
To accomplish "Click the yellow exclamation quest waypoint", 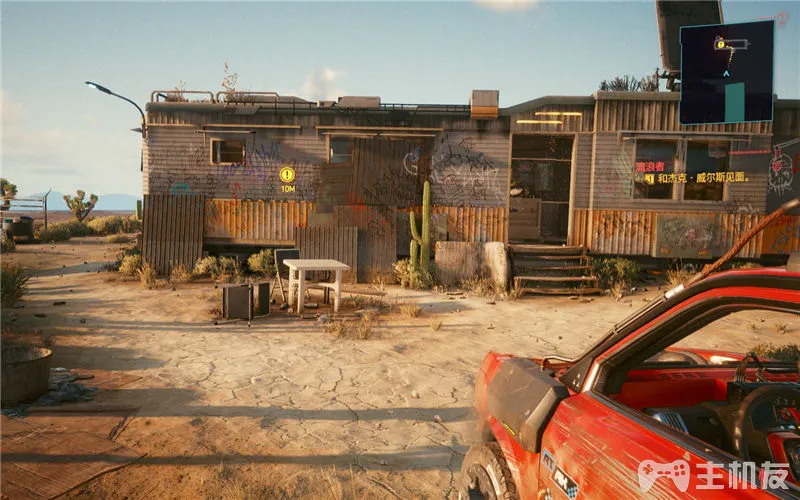I will point(287,174).
